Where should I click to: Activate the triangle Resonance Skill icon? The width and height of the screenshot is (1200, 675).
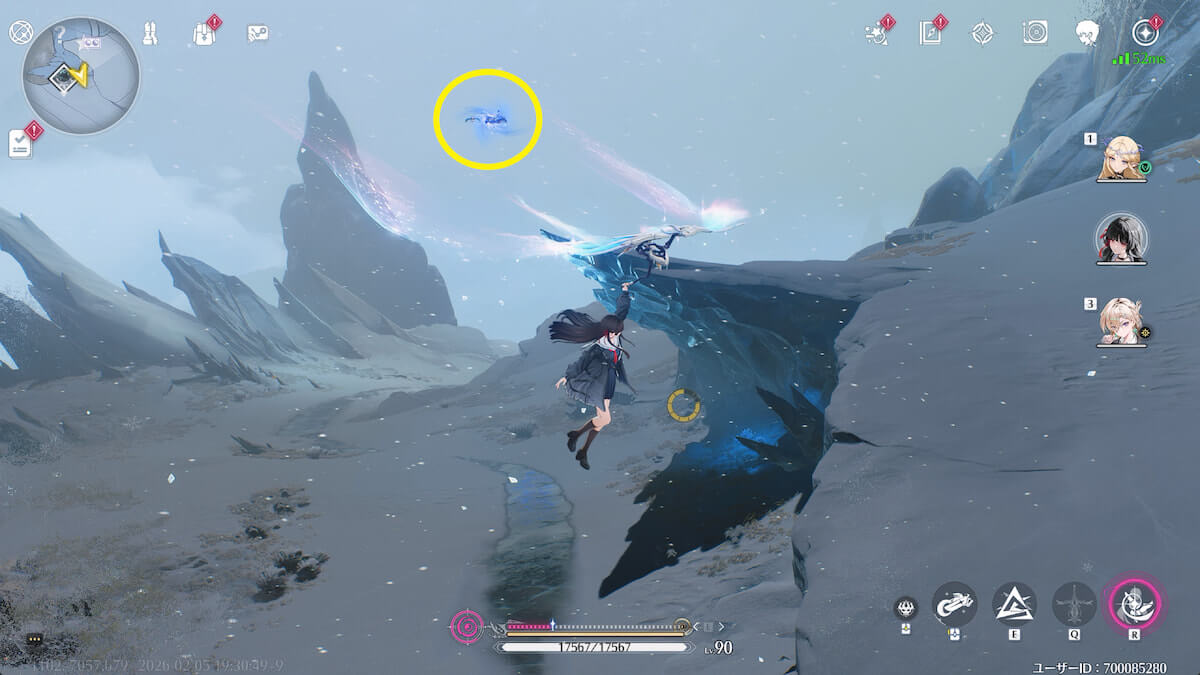[1014, 604]
